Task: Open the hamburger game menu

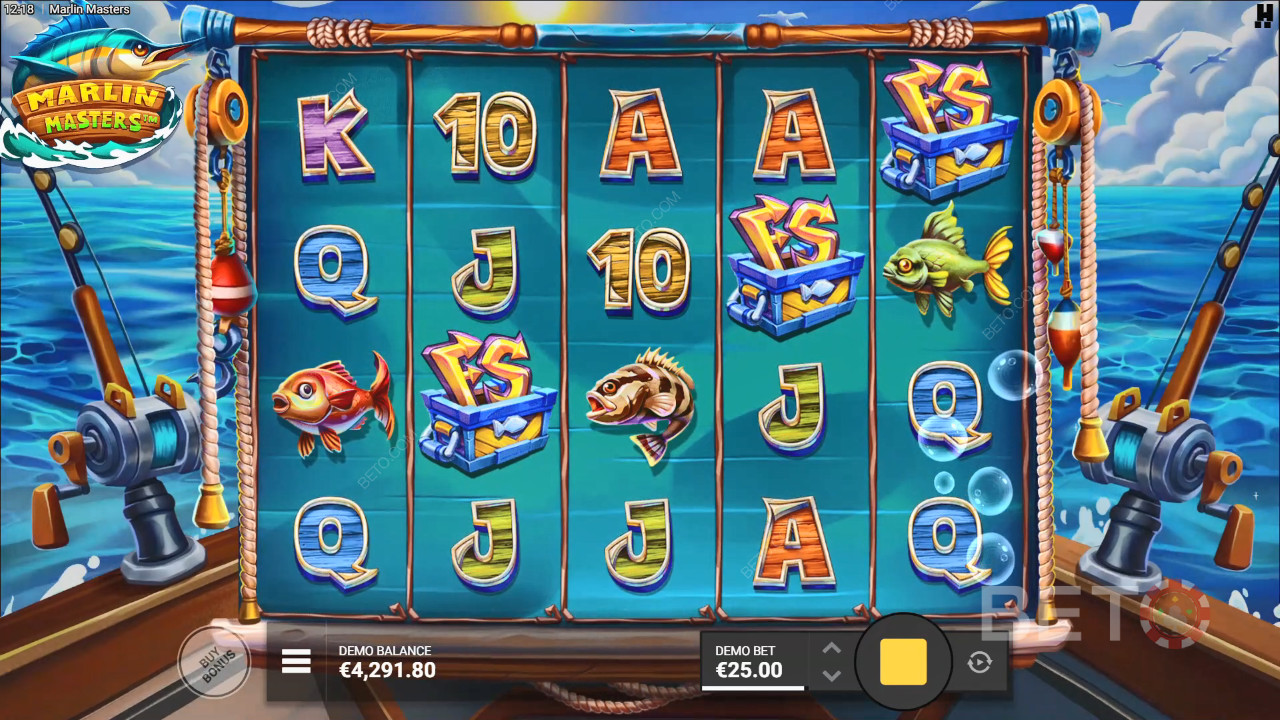Action: click(x=296, y=661)
